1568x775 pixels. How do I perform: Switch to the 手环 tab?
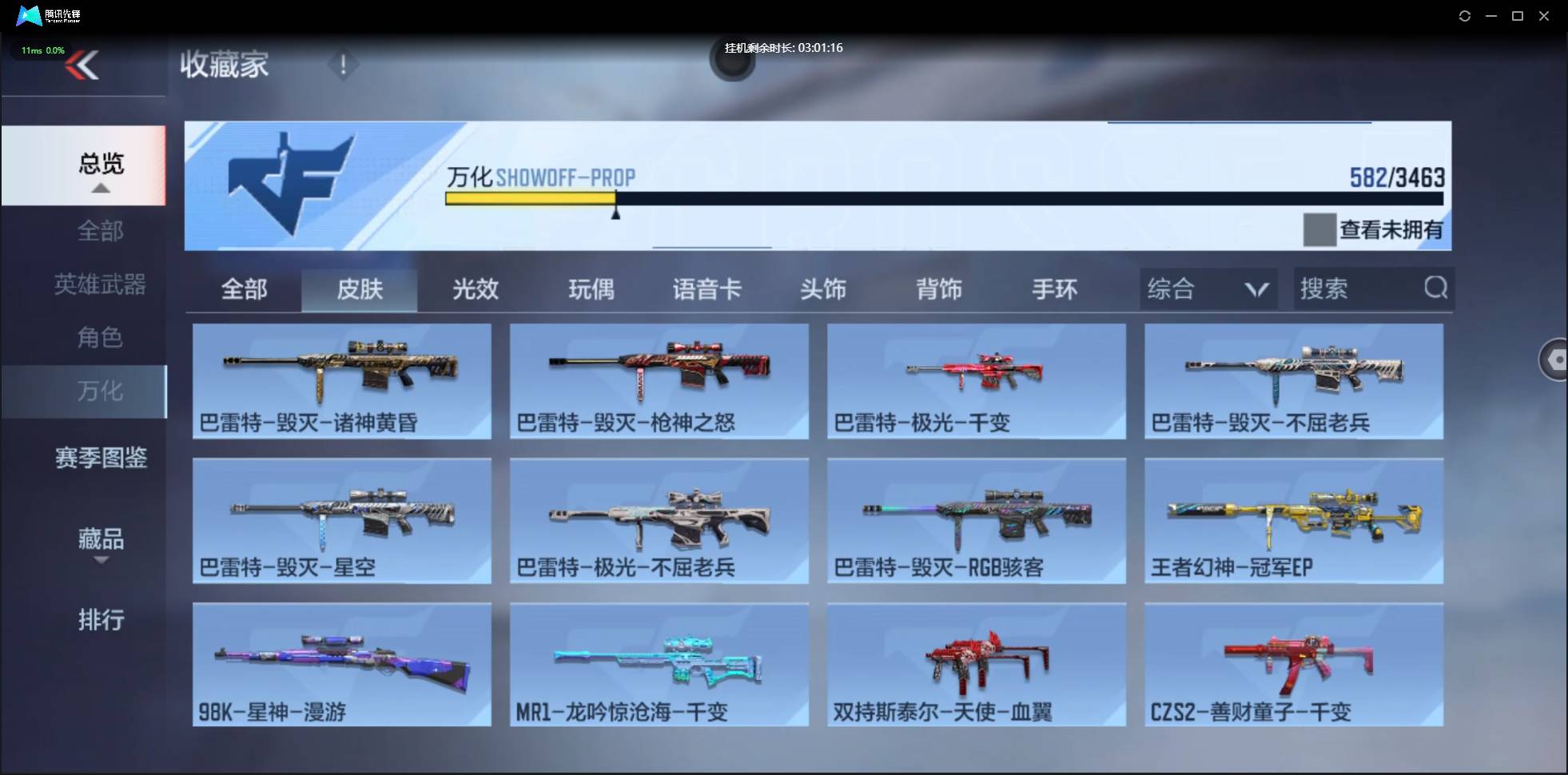[1055, 289]
